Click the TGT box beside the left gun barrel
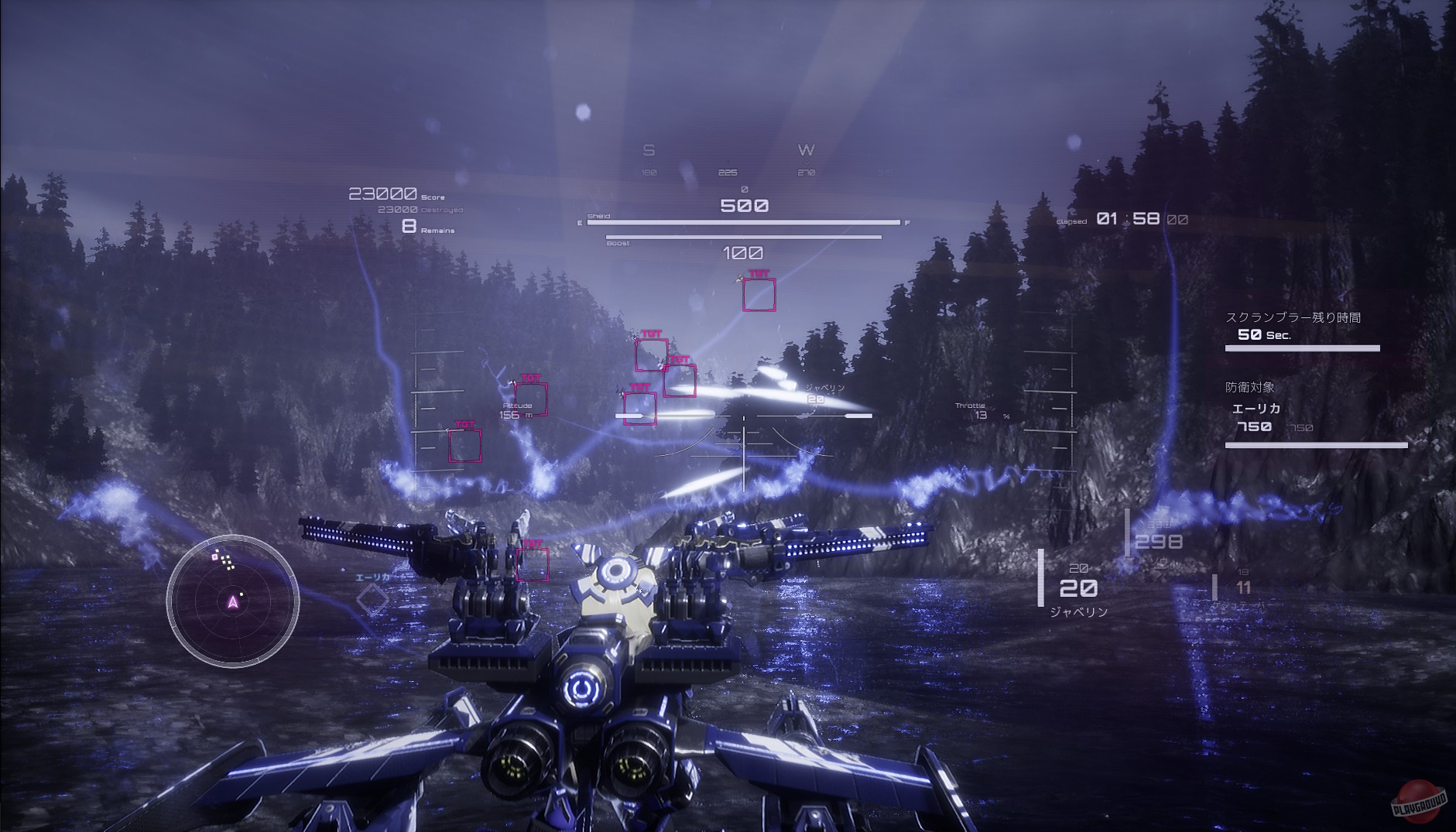The image size is (1456, 832). [533, 564]
